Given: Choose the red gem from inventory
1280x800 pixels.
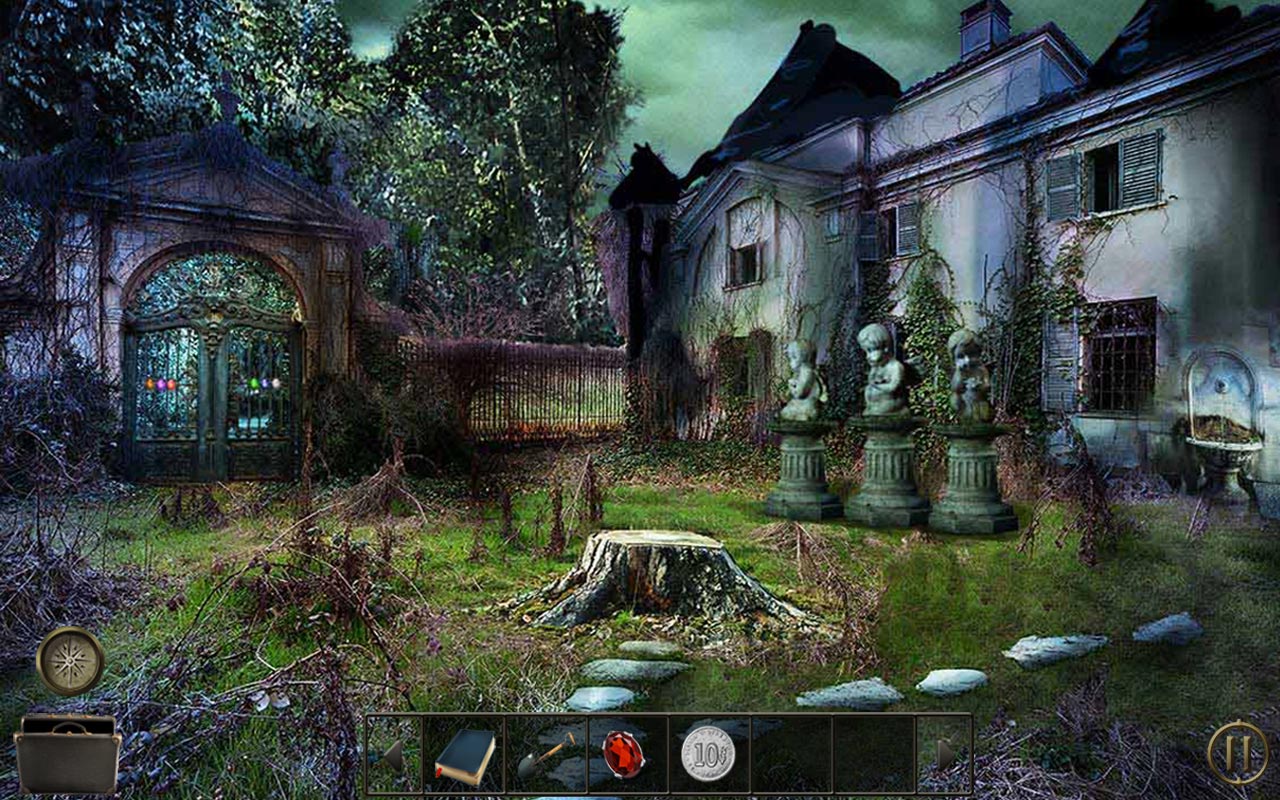Looking at the screenshot, I should click(622, 754).
